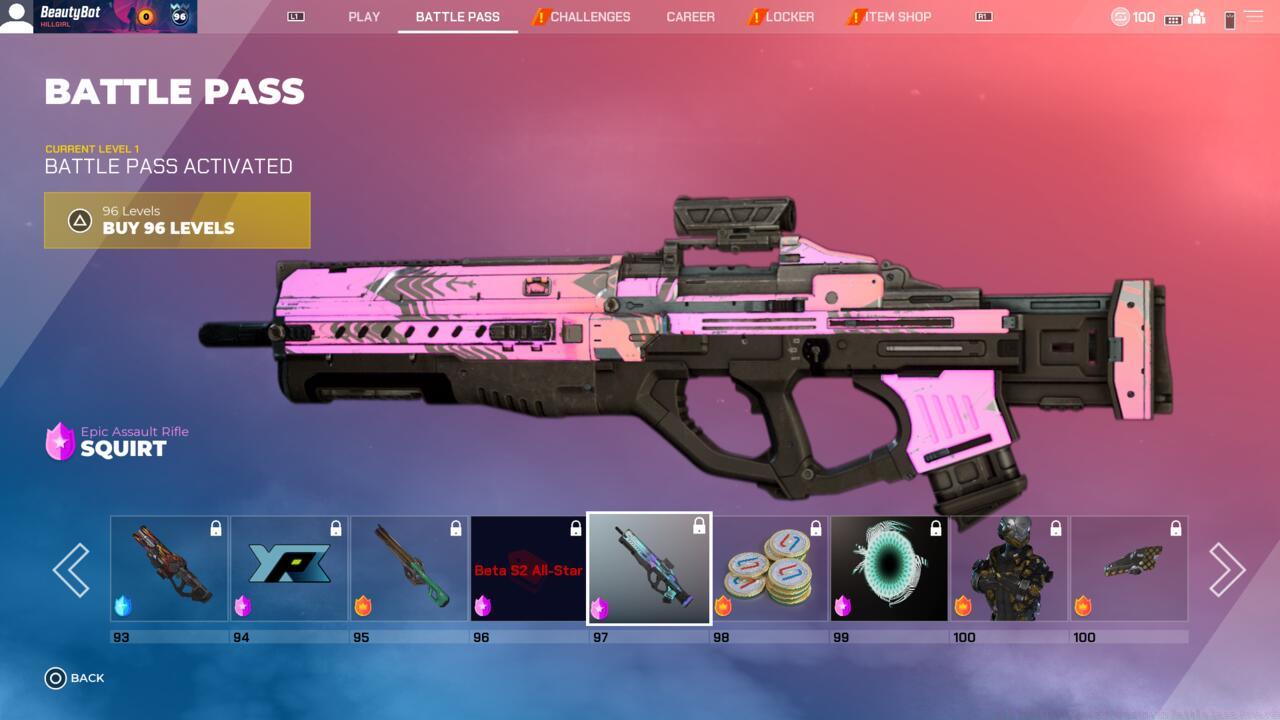Buy 96 Levels button
Viewport: 1280px width, 720px height.
point(177,220)
